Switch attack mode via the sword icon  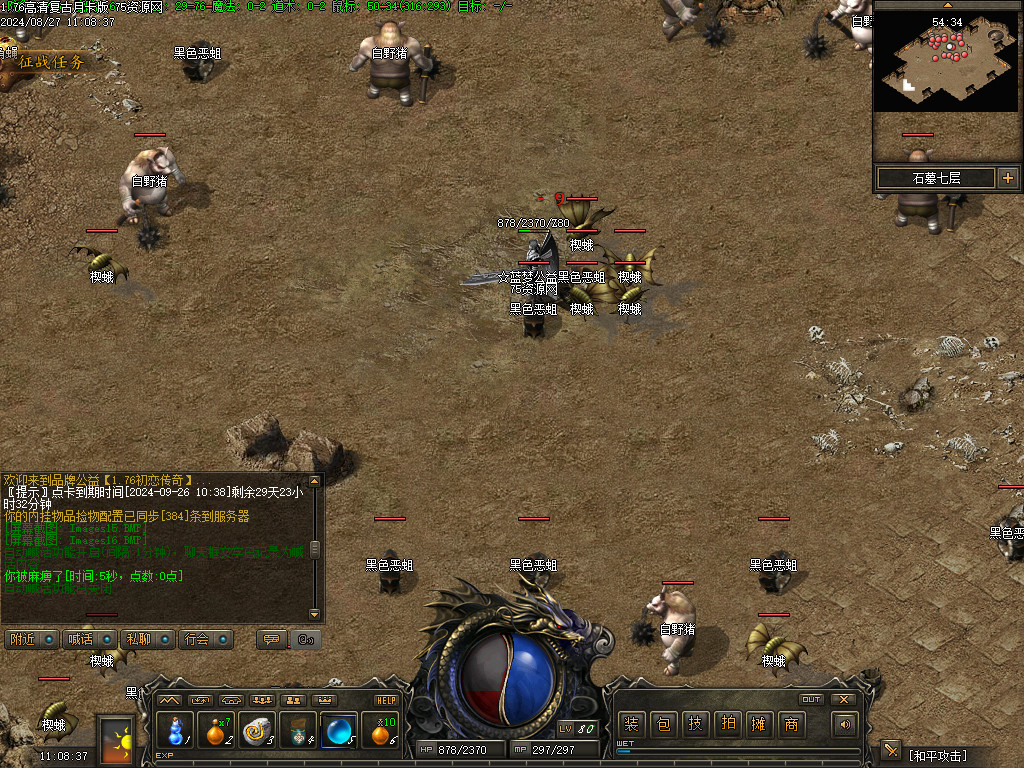pos(890,751)
